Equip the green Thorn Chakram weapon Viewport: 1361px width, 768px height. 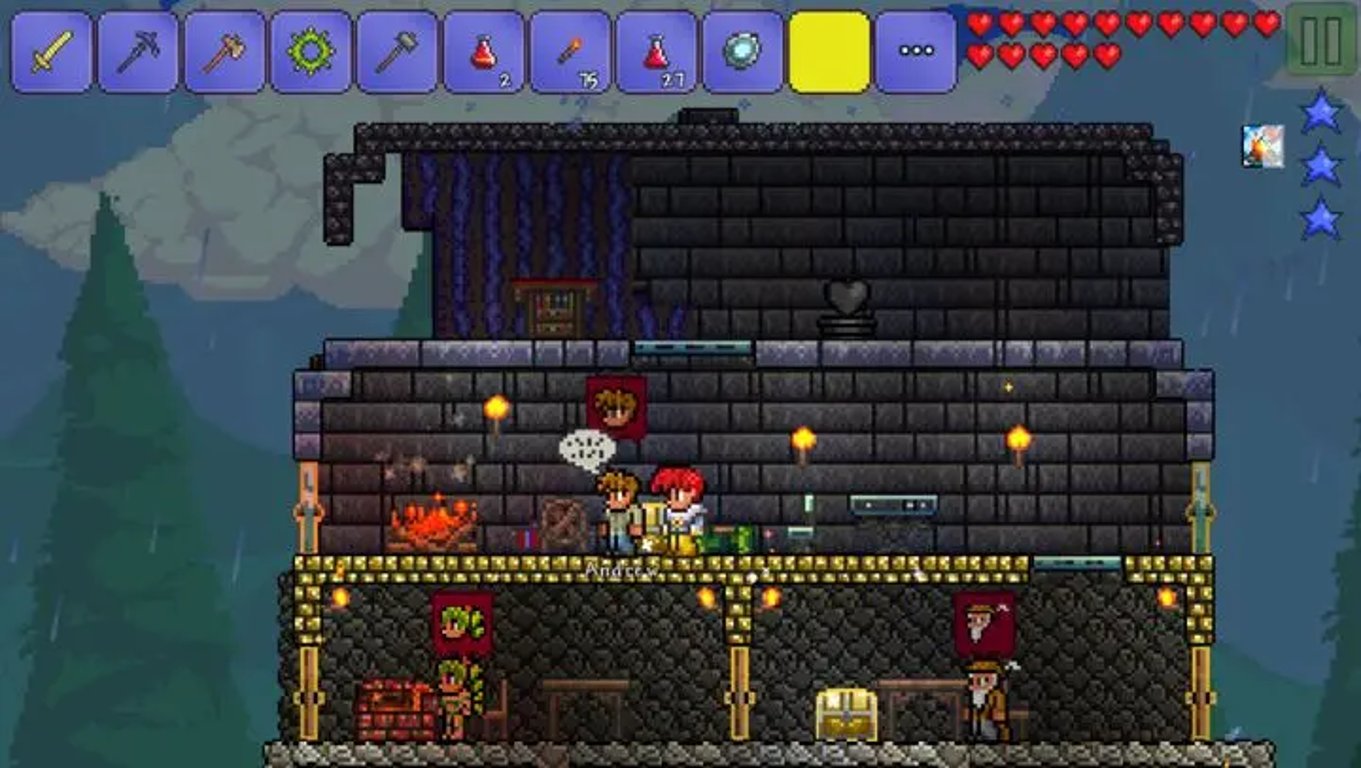[x=306, y=48]
